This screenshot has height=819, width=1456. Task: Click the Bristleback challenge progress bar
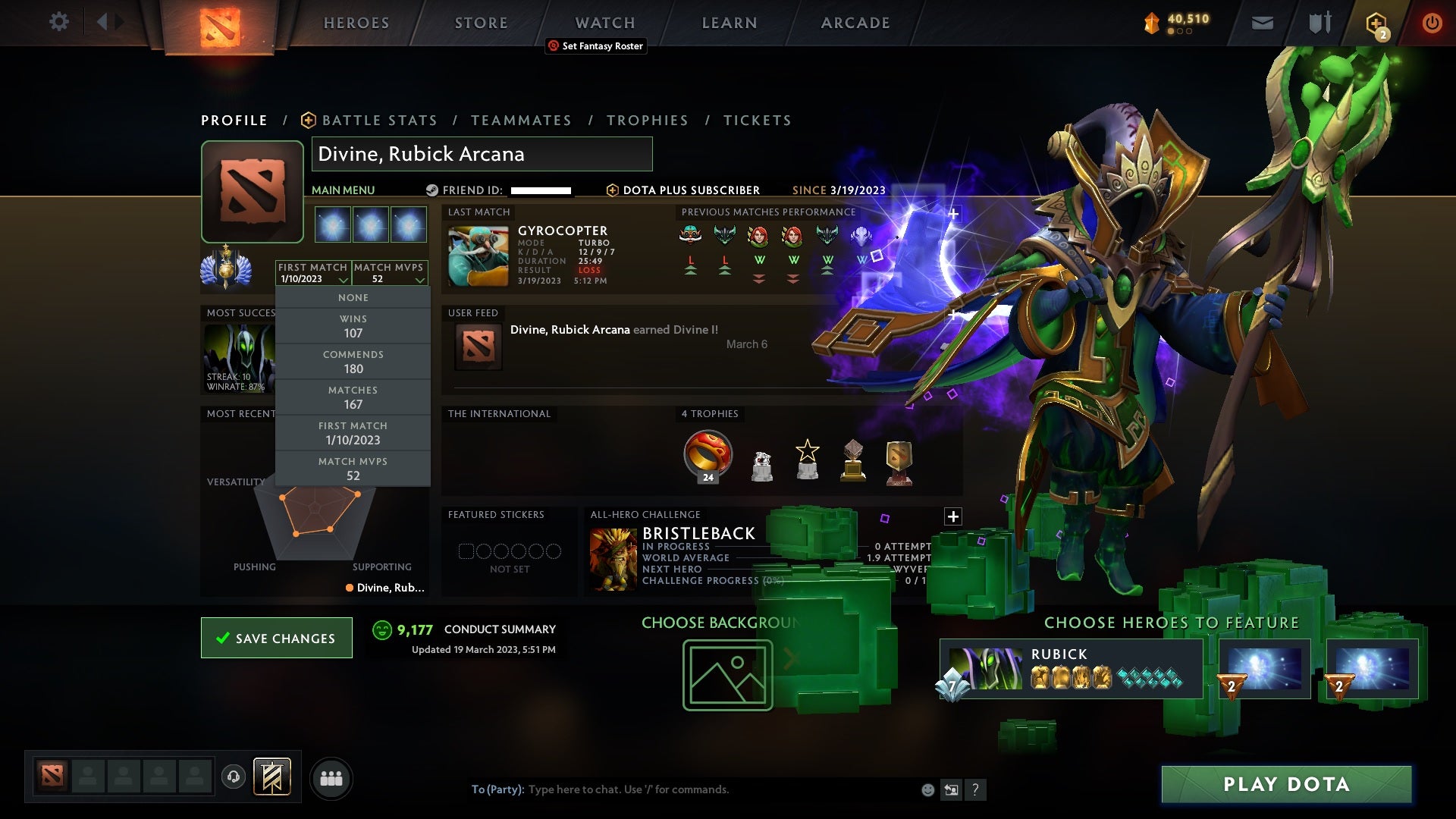pyautogui.click(x=758, y=580)
